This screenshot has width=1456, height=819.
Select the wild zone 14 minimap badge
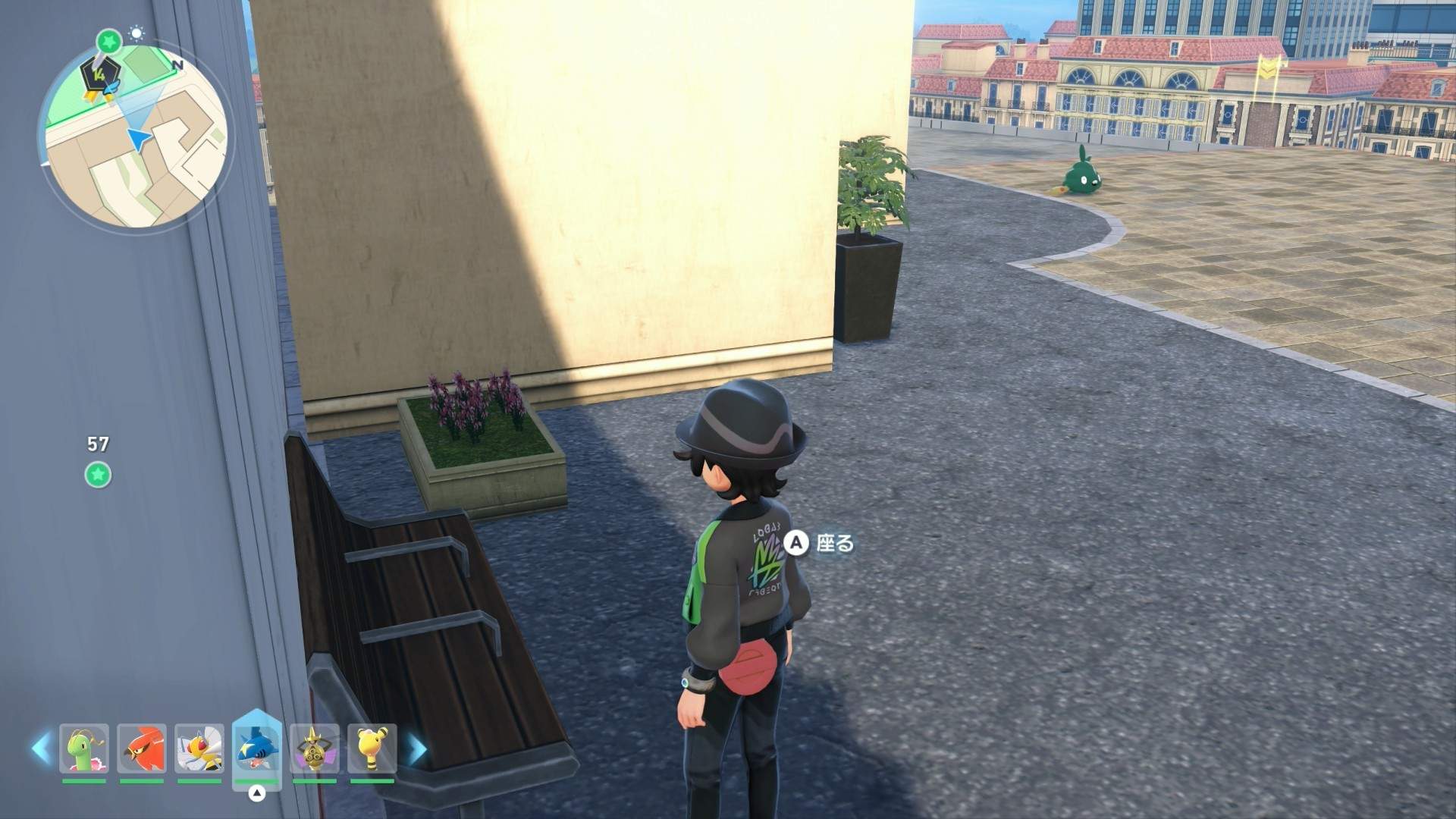click(x=99, y=74)
